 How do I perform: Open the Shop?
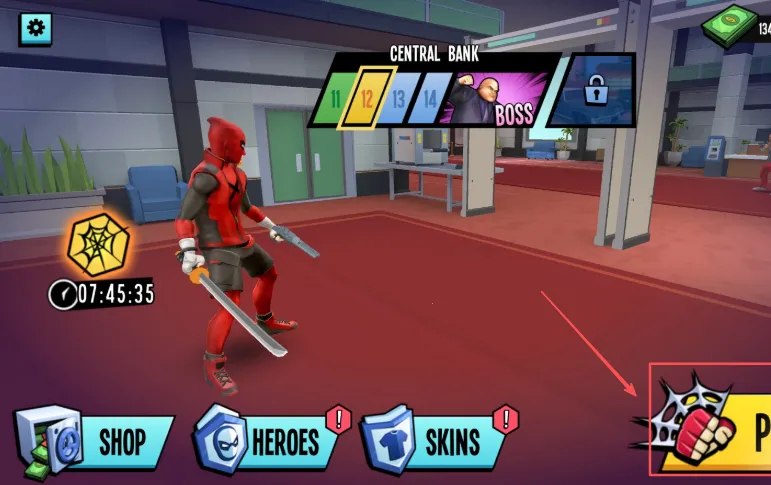(x=97, y=441)
